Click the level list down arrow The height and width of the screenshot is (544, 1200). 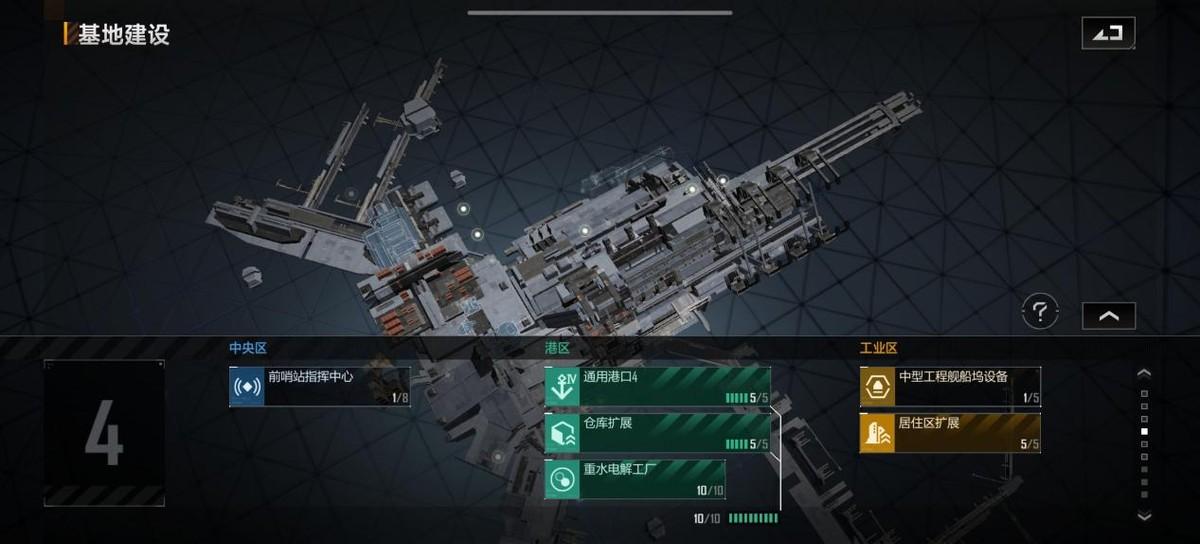1145,516
